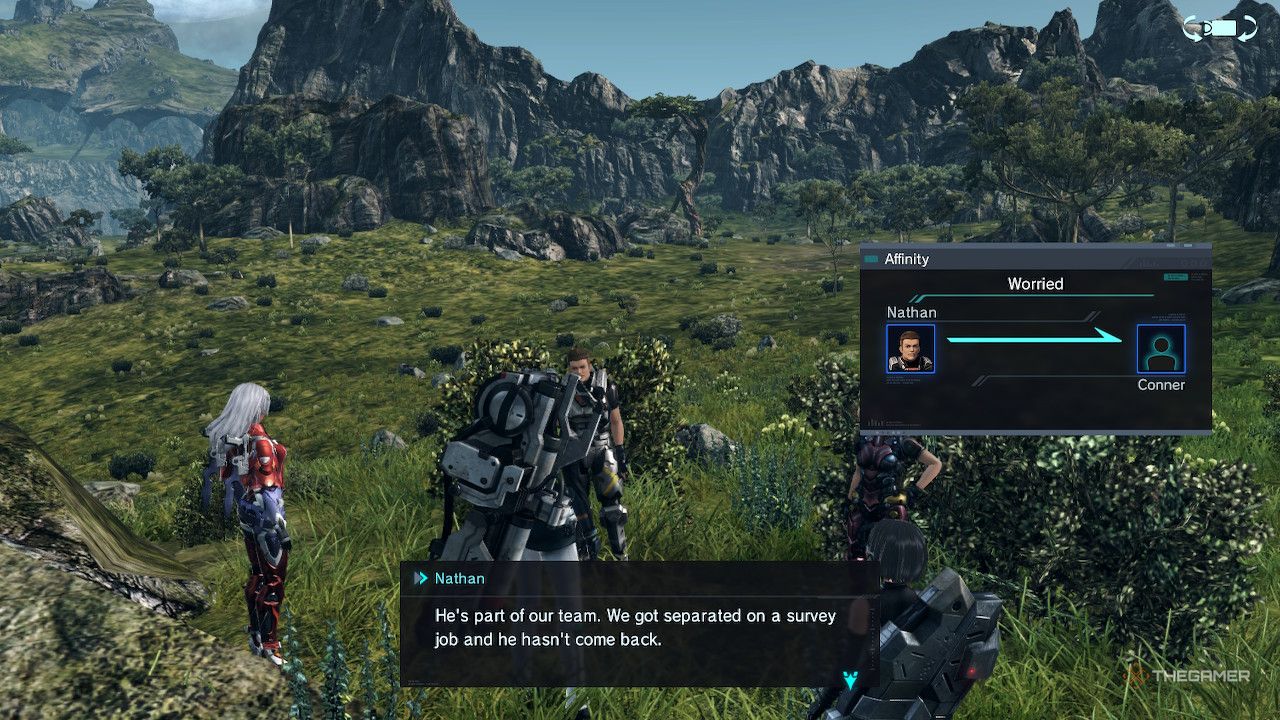1280x720 pixels.
Task: Click the teal indicator in the Affinity panel corner
Action: 1177,277
